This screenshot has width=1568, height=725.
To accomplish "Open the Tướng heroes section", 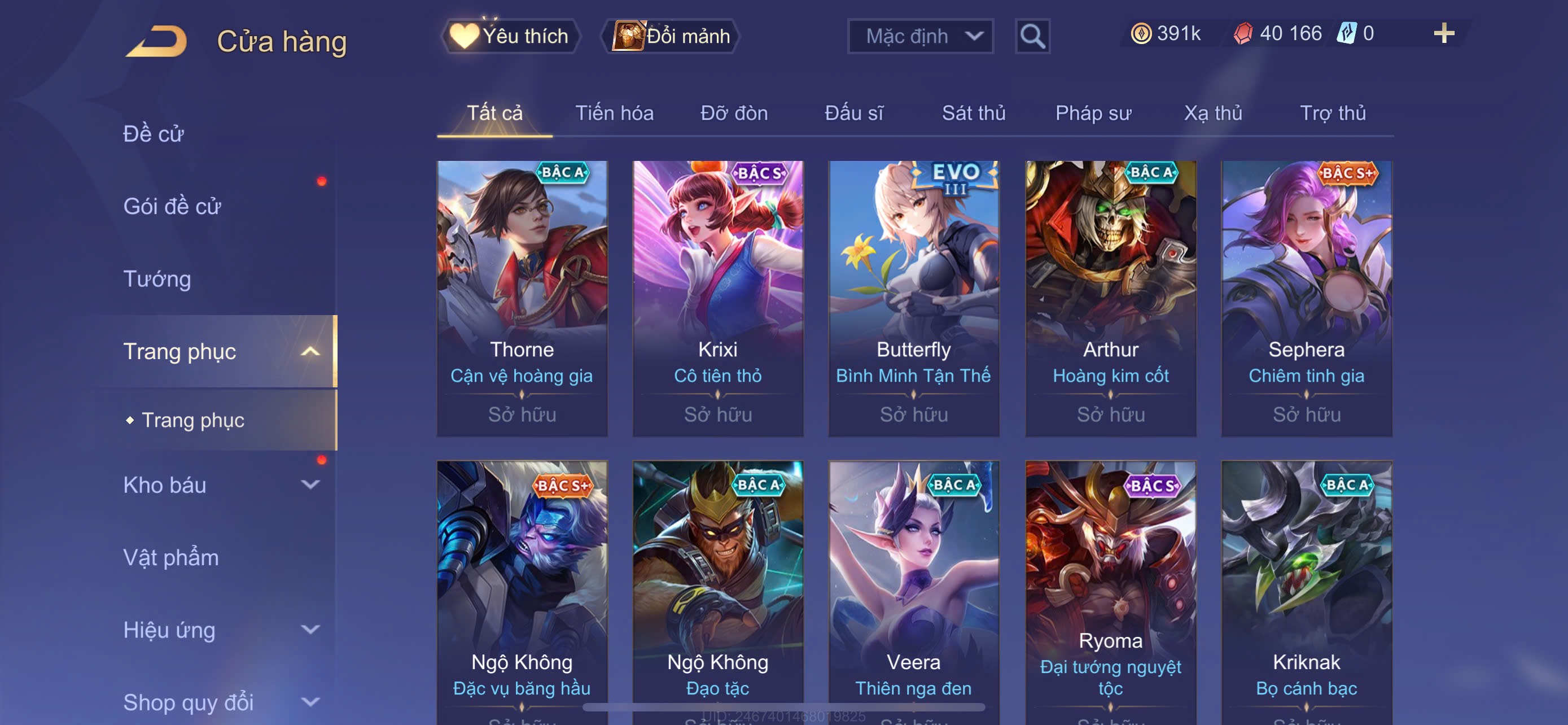I will pos(157,279).
